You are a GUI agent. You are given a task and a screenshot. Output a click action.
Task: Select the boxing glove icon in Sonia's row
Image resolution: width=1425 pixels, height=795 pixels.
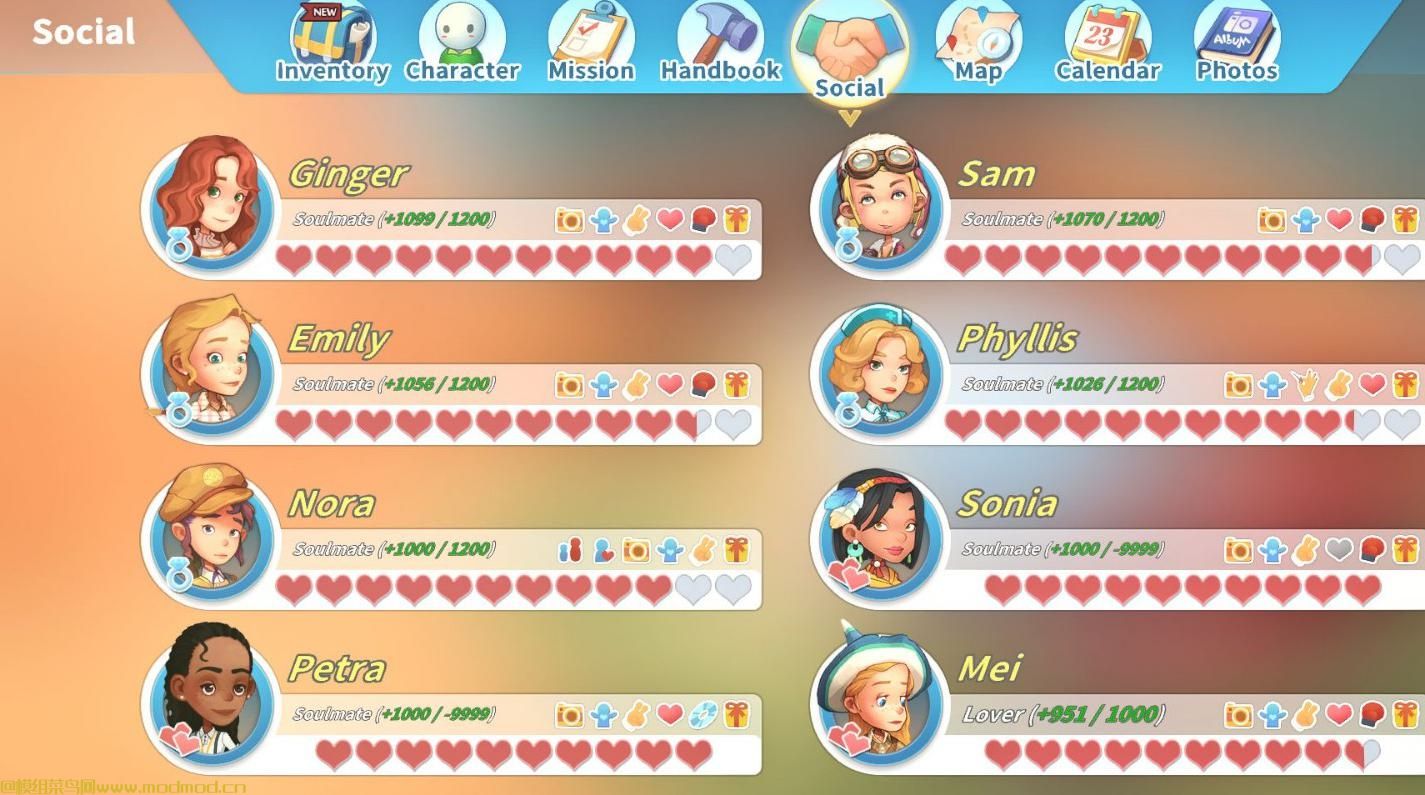coord(1370,548)
